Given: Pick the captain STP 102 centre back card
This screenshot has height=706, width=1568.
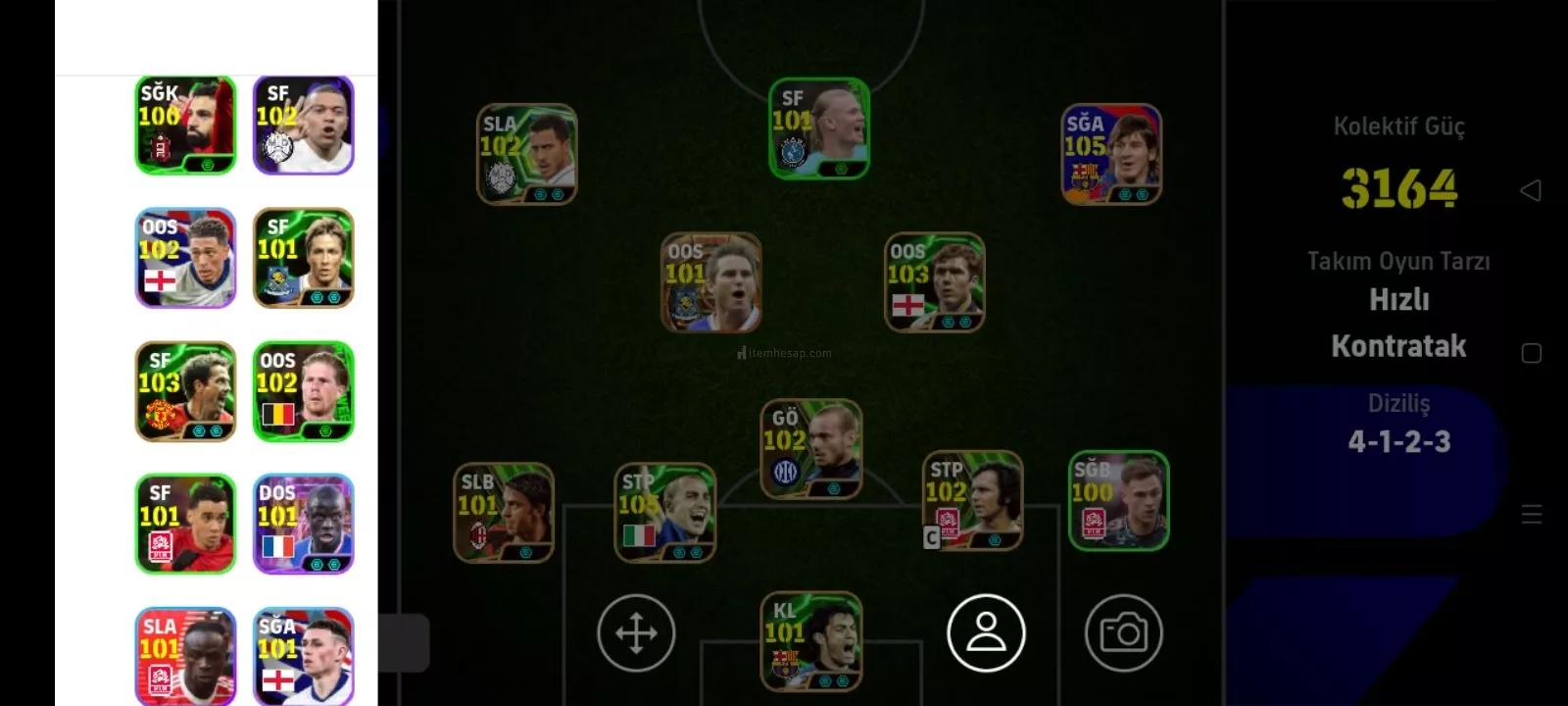Looking at the screenshot, I should coord(972,500).
